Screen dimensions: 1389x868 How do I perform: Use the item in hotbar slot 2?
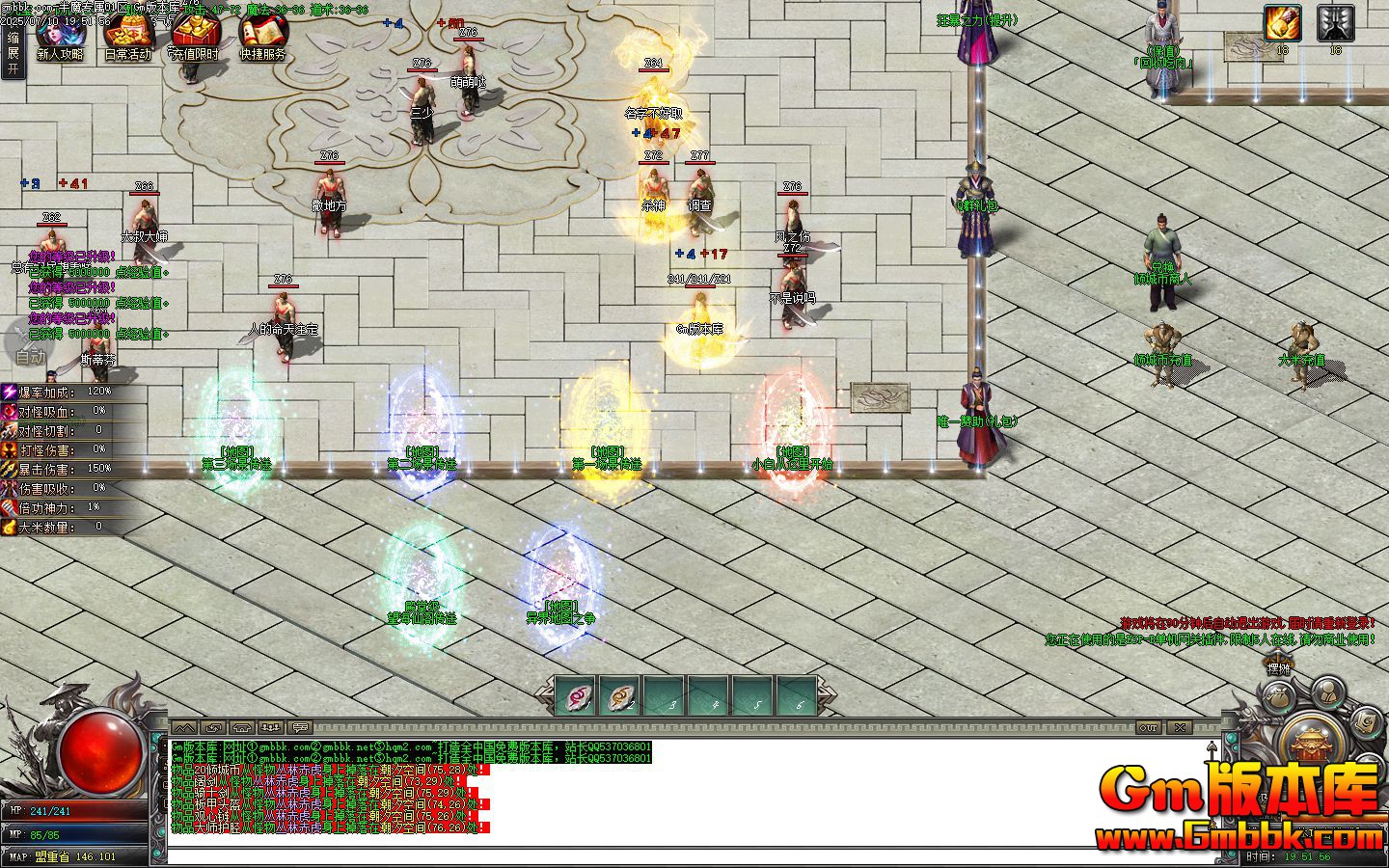620,696
